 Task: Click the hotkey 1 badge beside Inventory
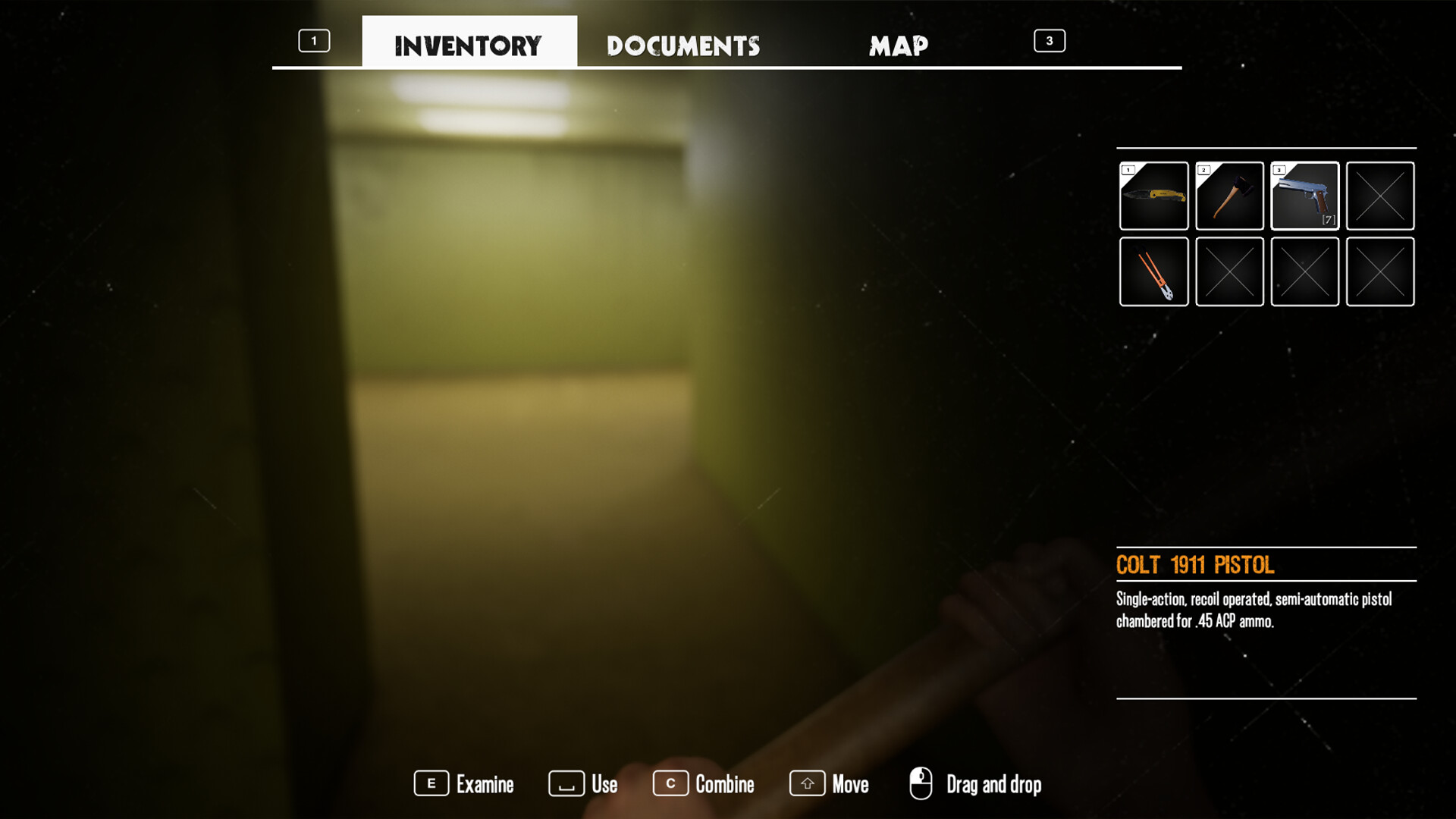click(x=314, y=41)
